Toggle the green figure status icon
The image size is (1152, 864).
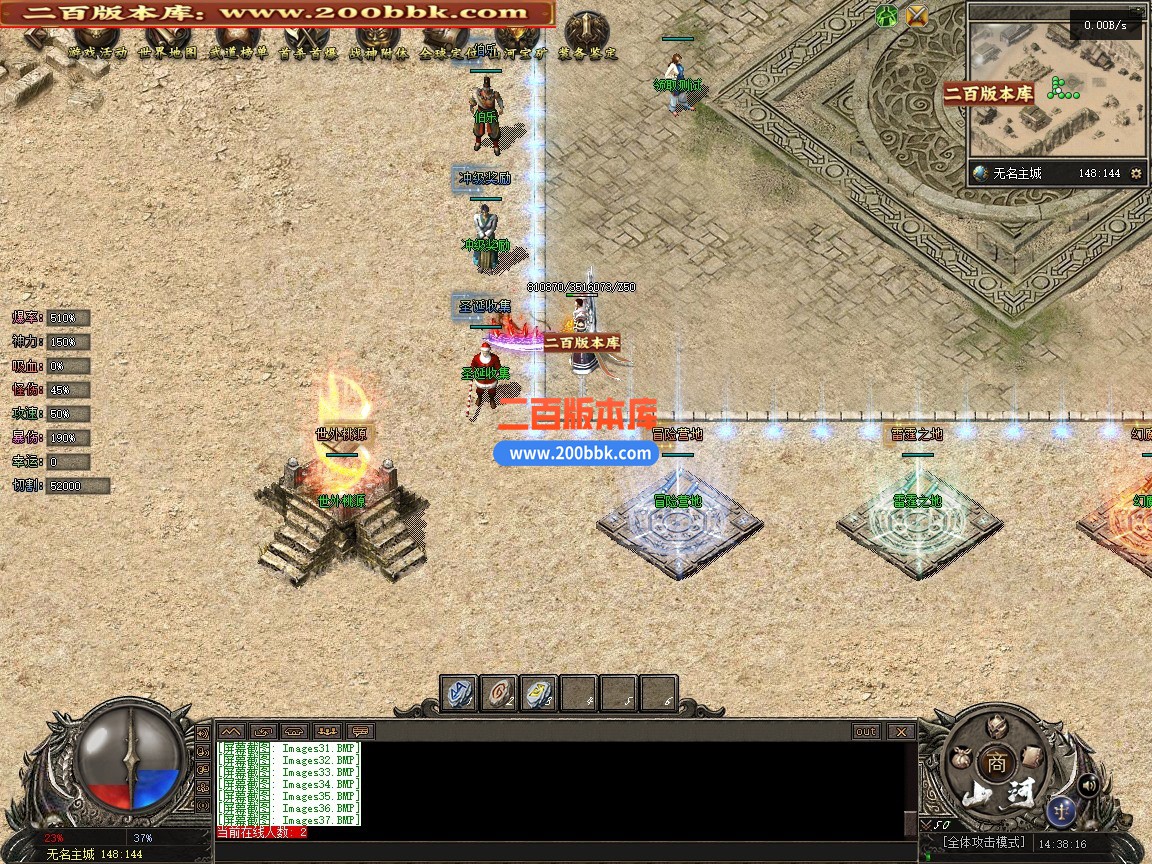point(886,15)
